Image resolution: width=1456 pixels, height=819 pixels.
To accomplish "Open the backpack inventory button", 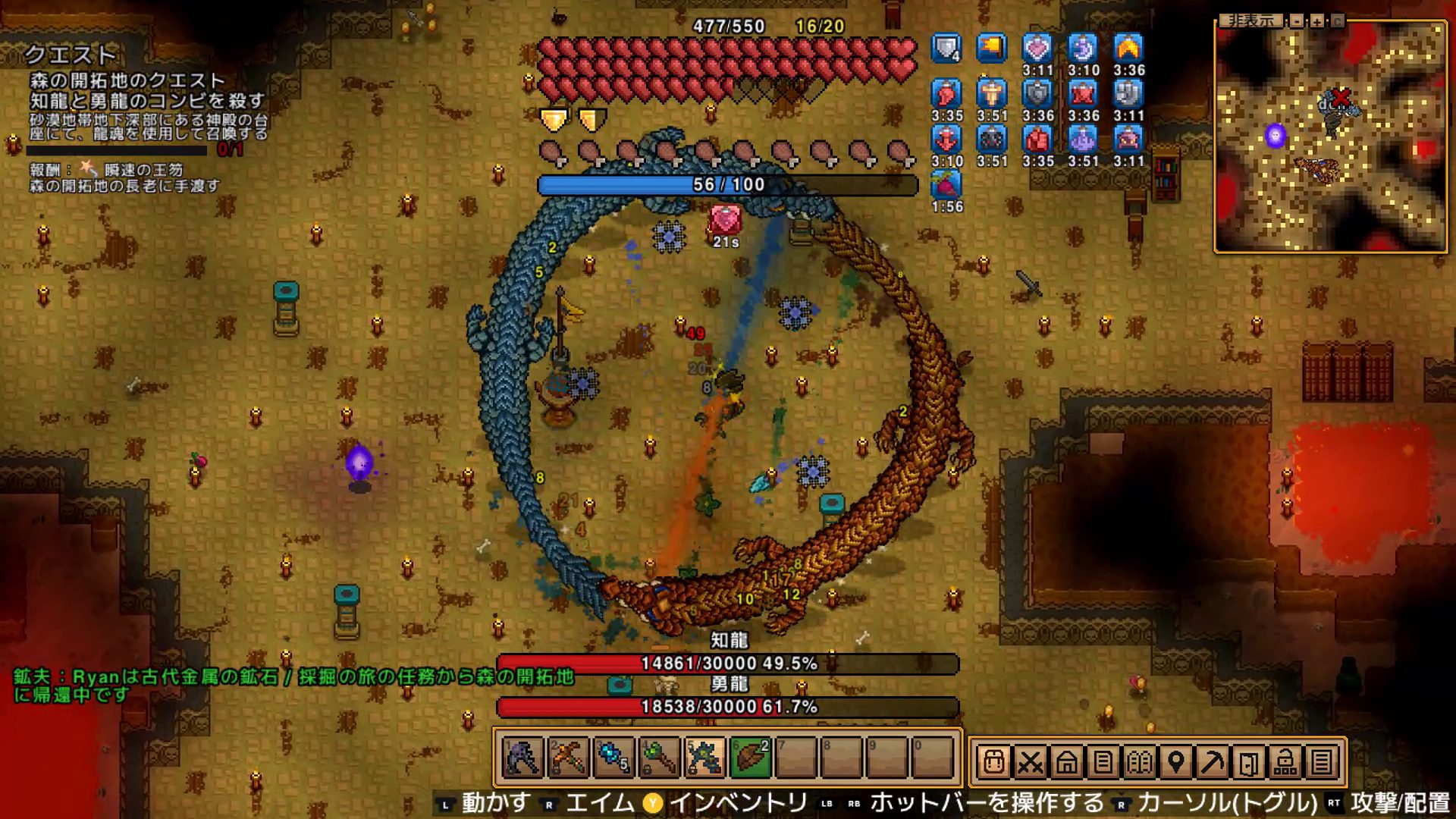I will [x=993, y=761].
